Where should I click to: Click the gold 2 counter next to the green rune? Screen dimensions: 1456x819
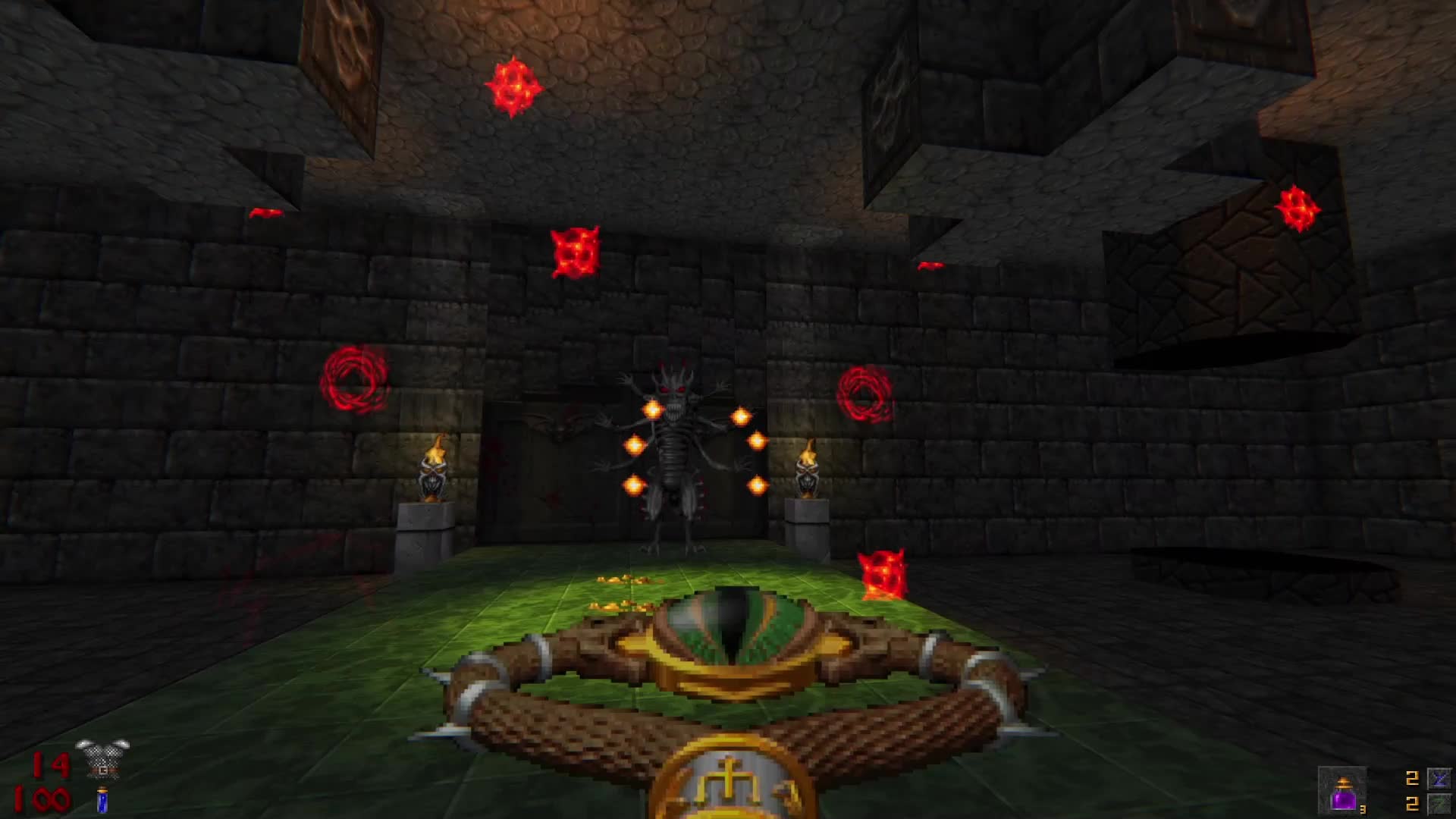coord(1412,805)
